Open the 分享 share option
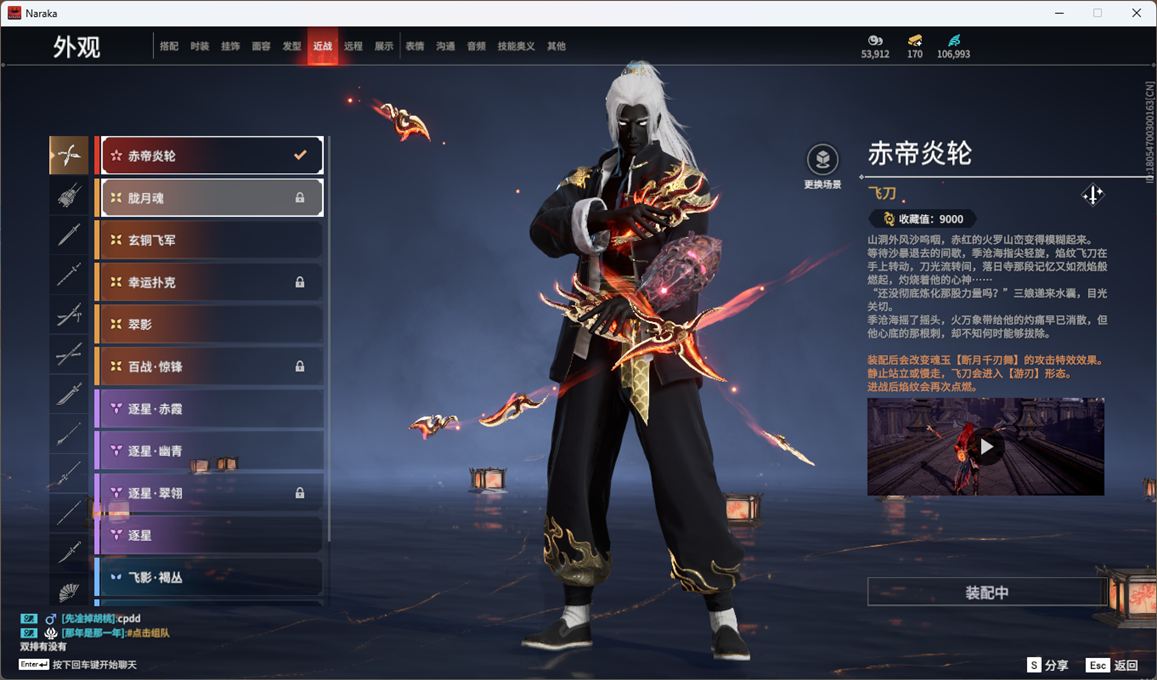 pos(1047,665)
